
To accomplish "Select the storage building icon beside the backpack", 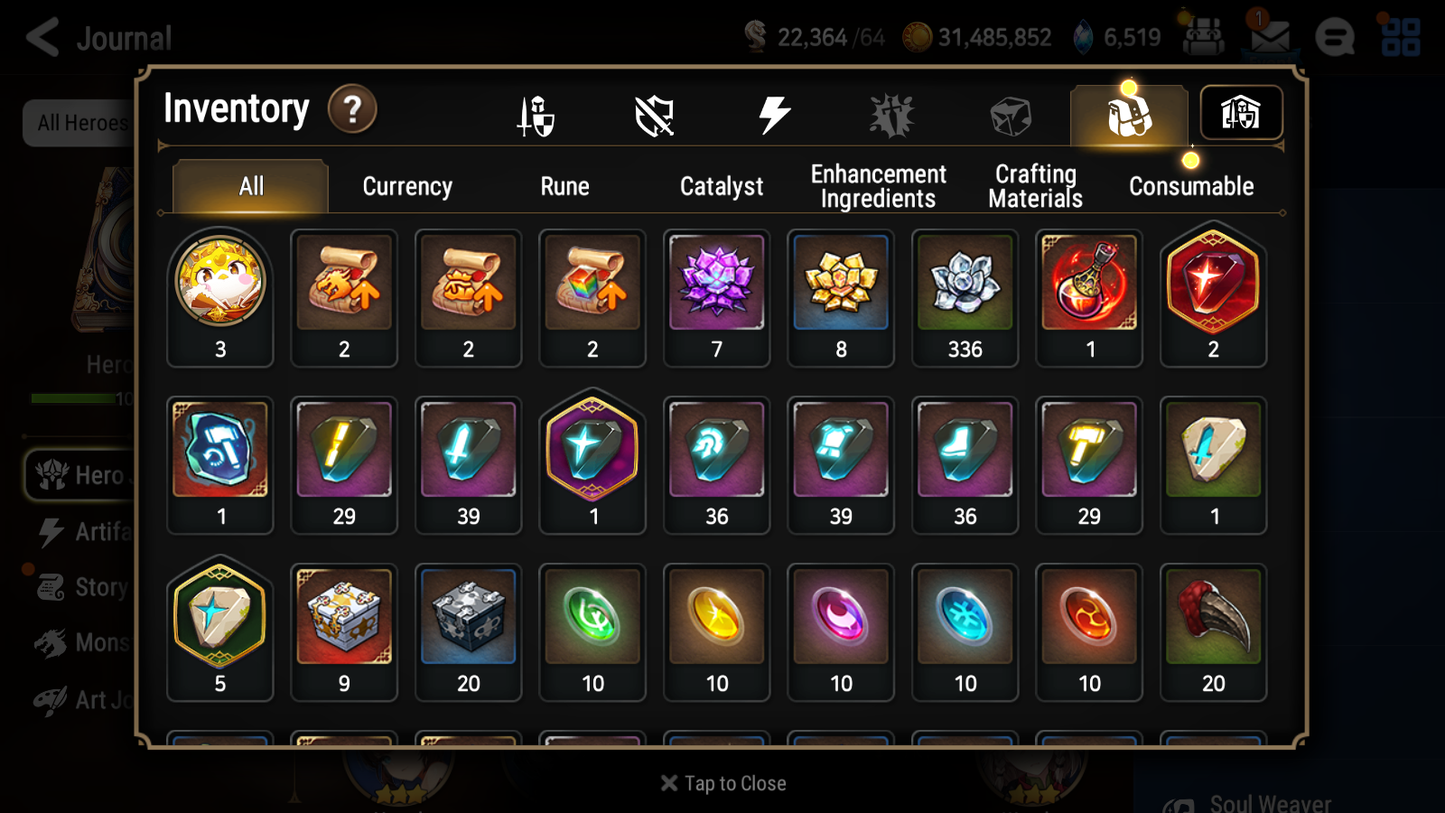I will point(1240,113).
